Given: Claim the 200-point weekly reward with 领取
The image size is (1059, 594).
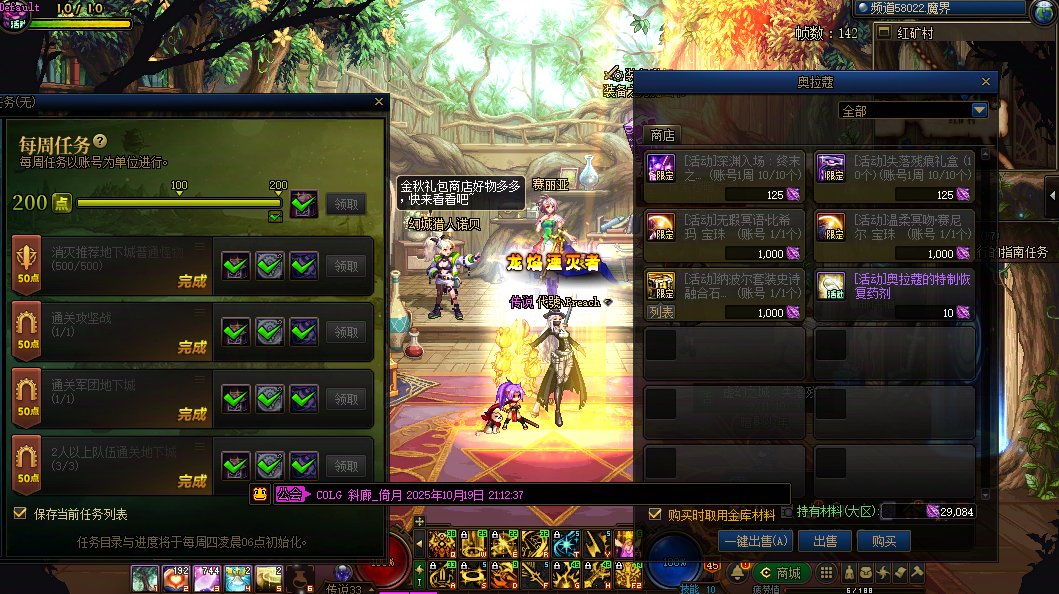Looking at the screenshot, I should coord(345,204).
